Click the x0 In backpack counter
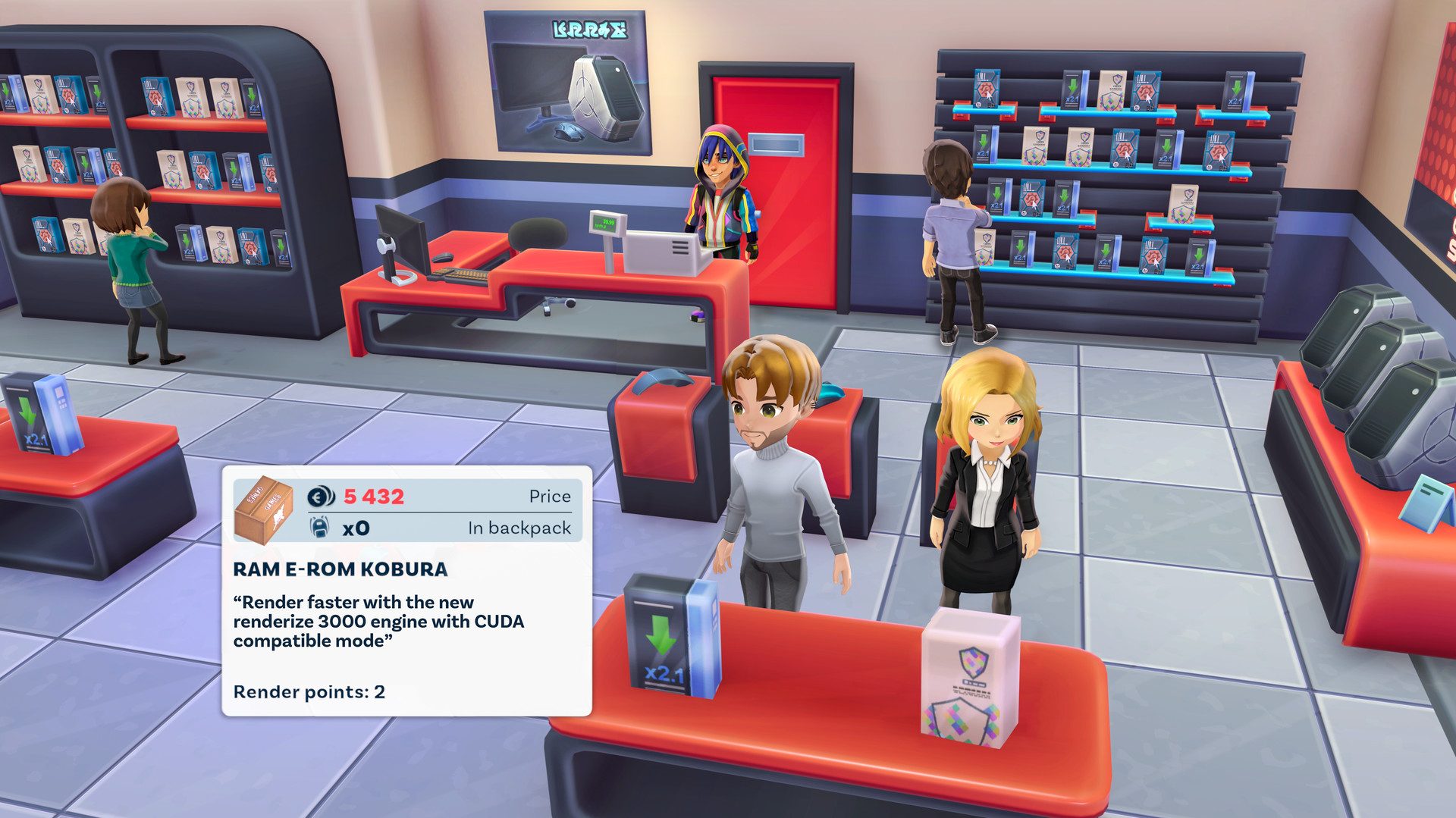The height and width of the screenshot is (818, 1456). tap(357, 528)
